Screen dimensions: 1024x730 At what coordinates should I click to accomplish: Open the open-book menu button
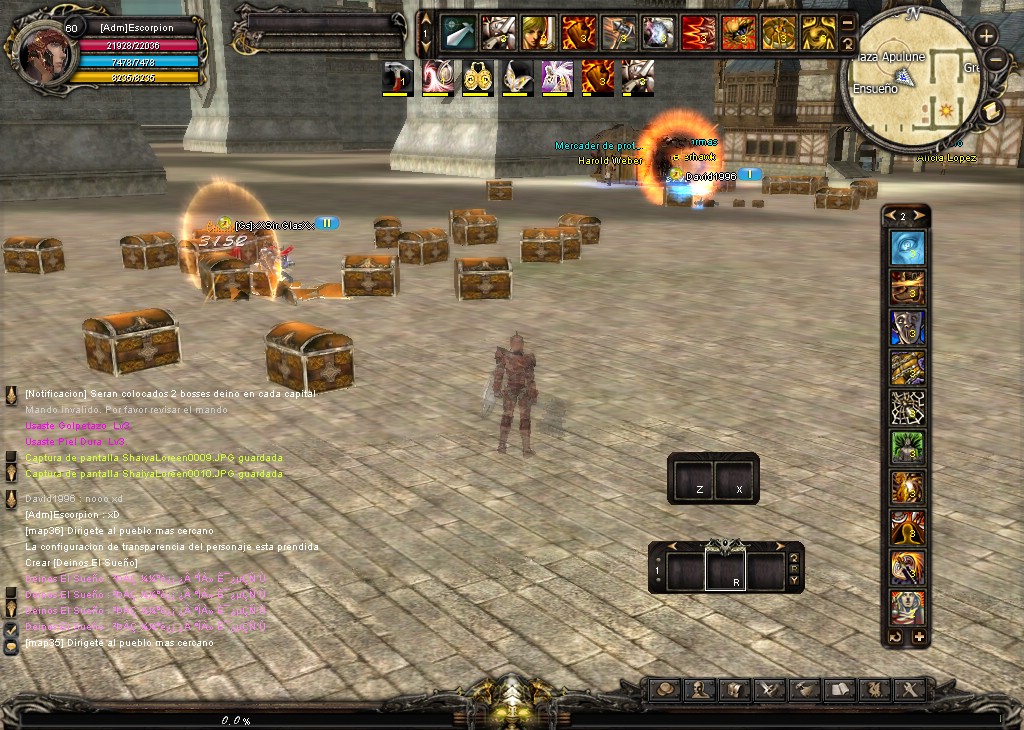click(x=840, y=689)
